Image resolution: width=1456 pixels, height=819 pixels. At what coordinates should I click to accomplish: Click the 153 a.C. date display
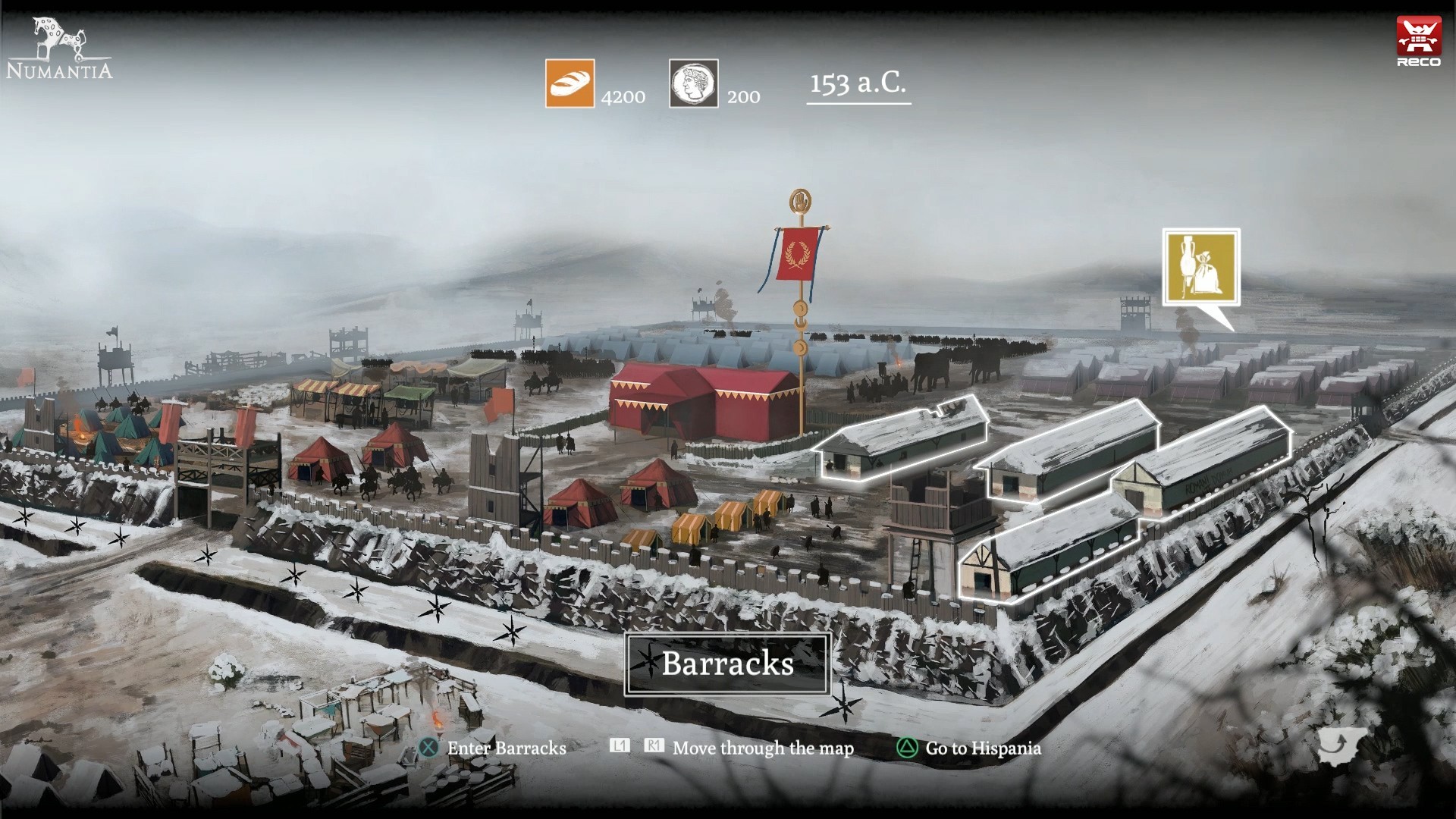[858, 85]
